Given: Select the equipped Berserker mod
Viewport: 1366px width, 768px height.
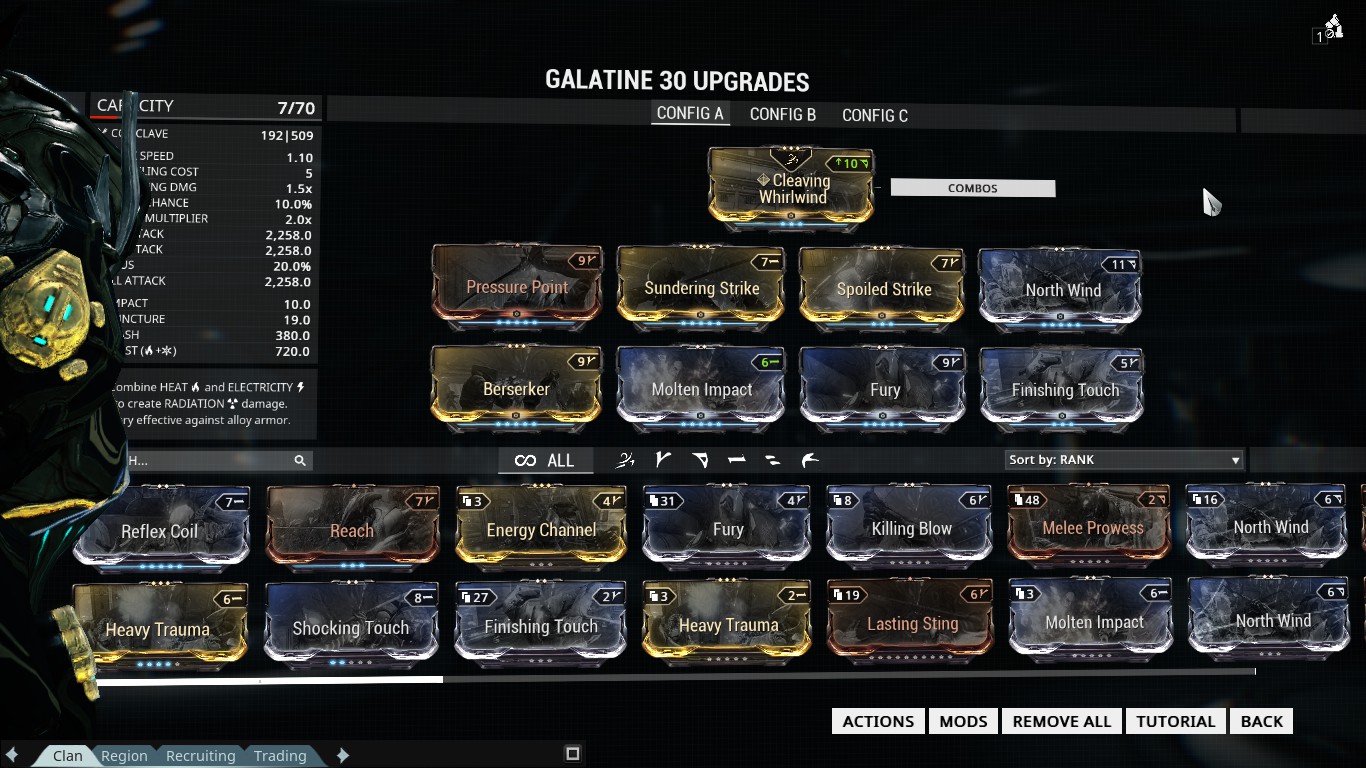Looking at the screenshot, I should (516, 388).
